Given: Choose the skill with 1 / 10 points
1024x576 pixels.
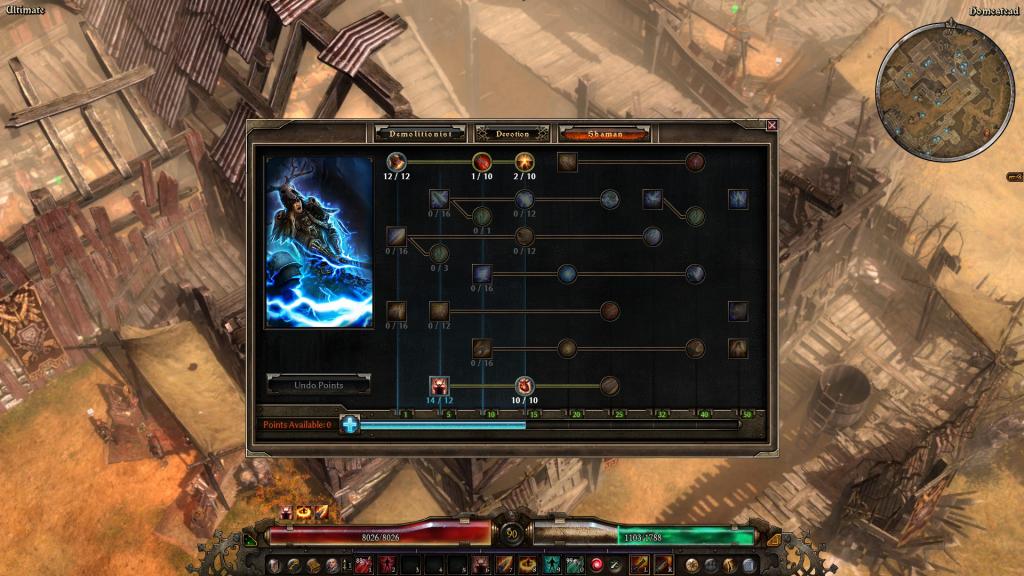Looking at the screenshot, I should point(482,161).
